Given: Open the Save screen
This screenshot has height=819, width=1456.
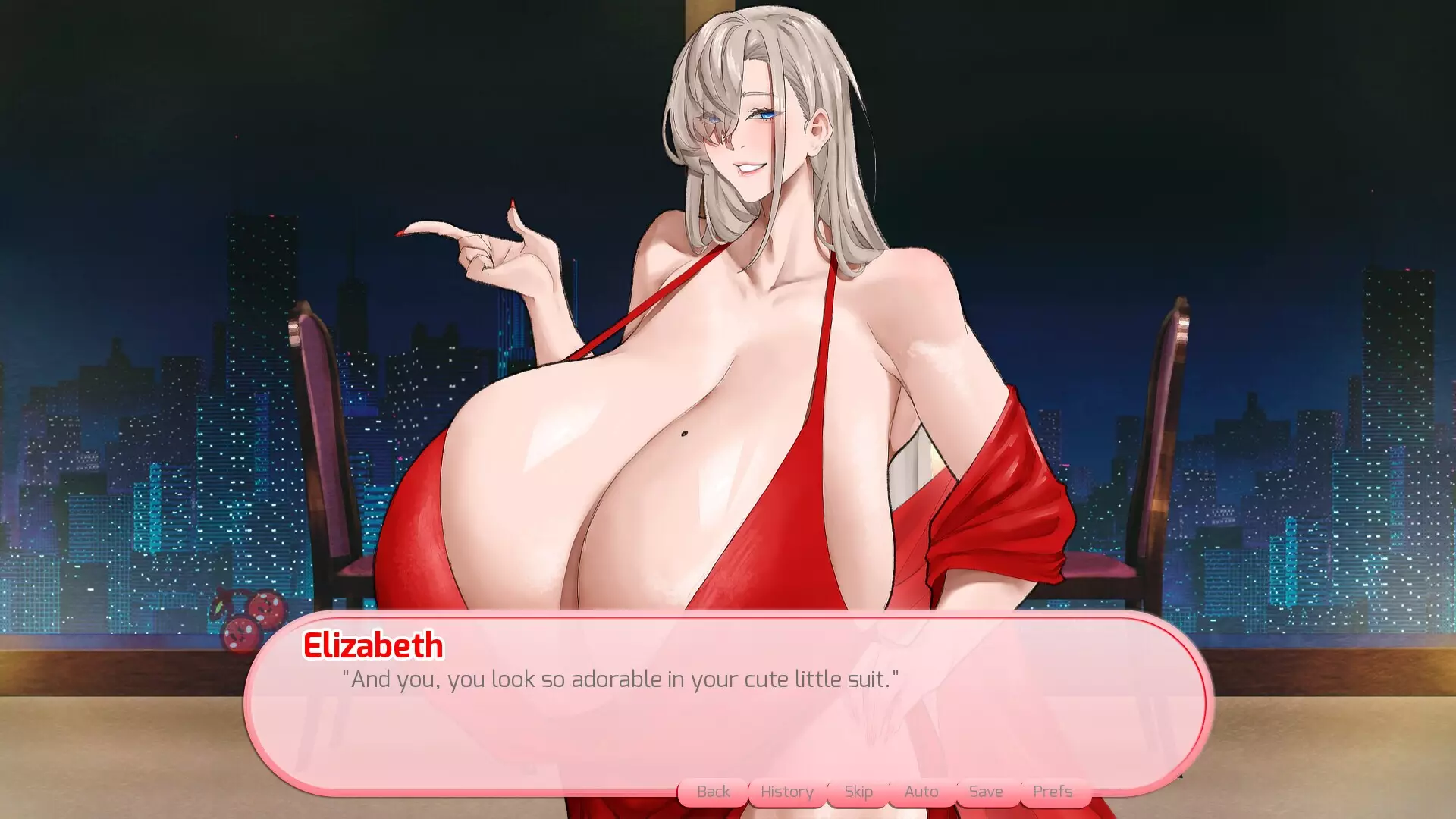Looking at the screenshot, I should coord(985,791).
